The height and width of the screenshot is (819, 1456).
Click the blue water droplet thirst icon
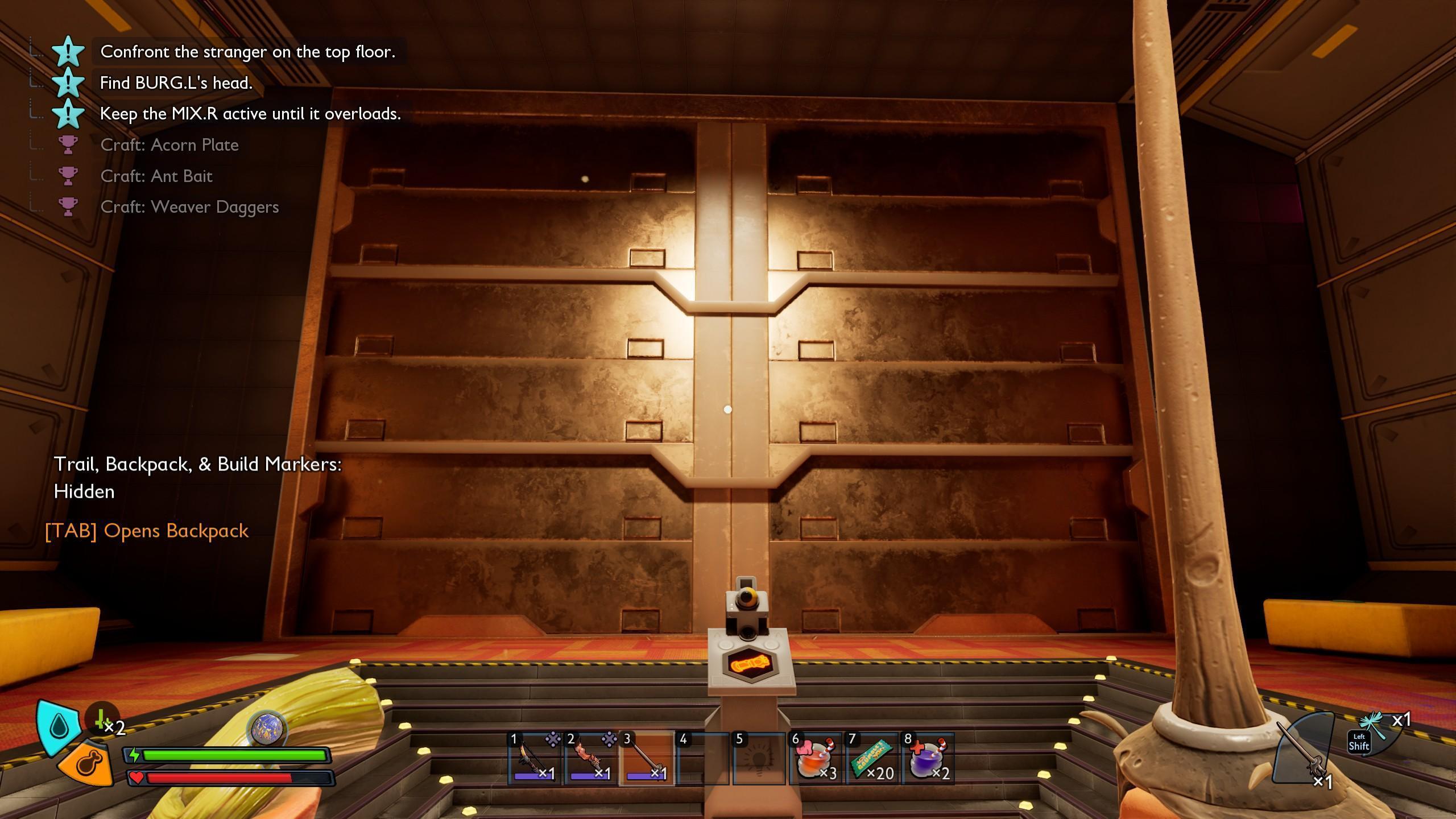59,727
